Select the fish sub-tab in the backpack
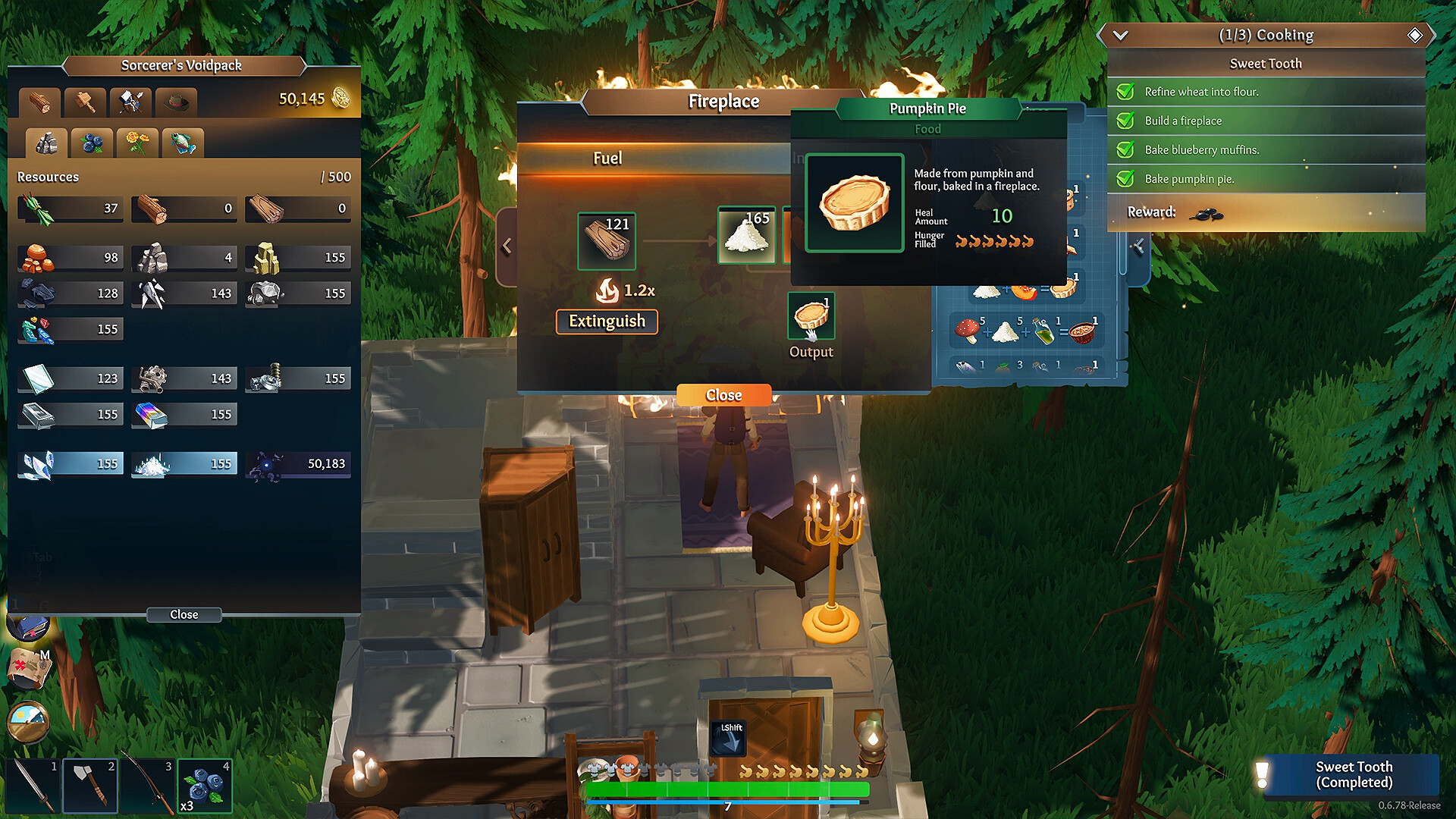 tap(182, 142)
